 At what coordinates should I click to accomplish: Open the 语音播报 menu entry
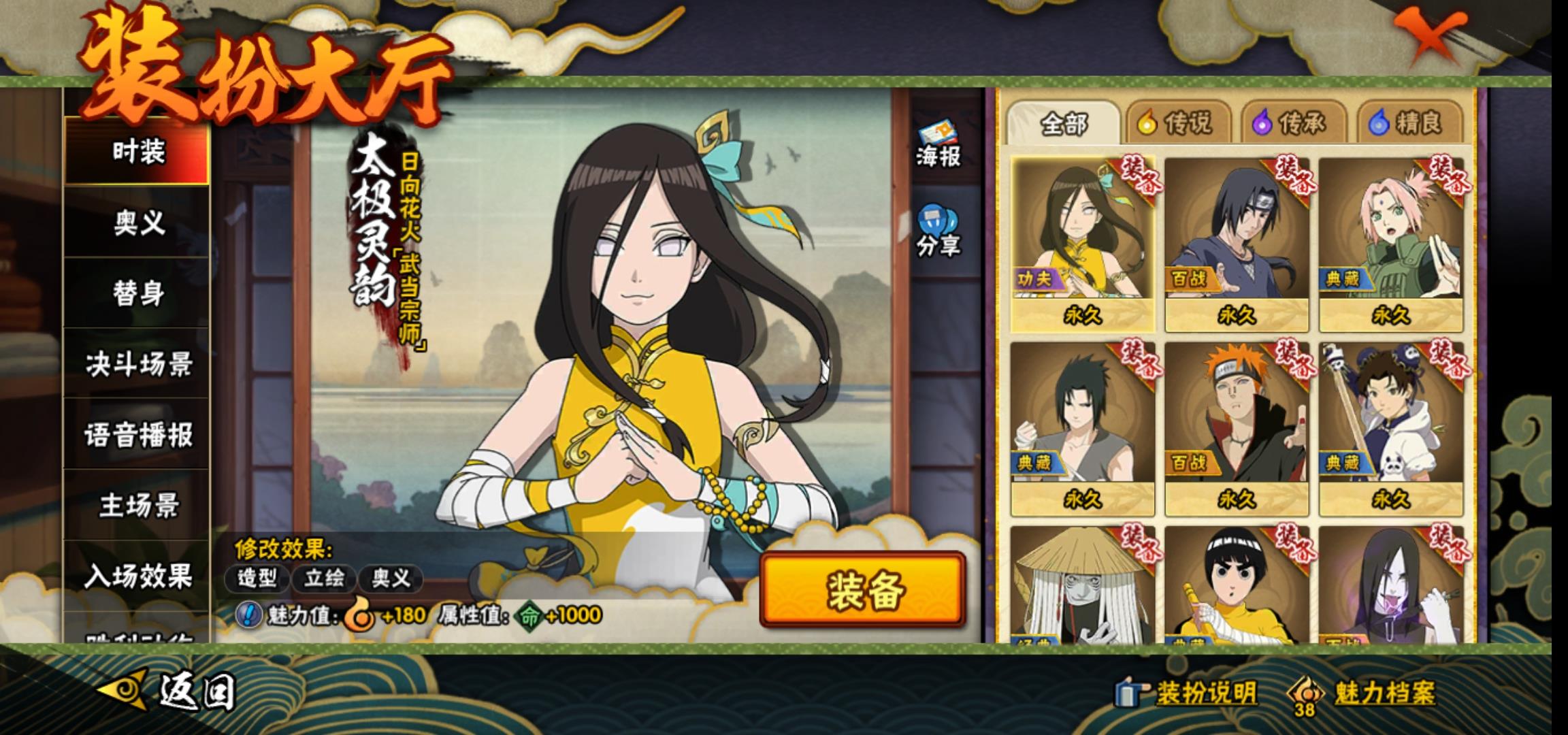[137, 435]
